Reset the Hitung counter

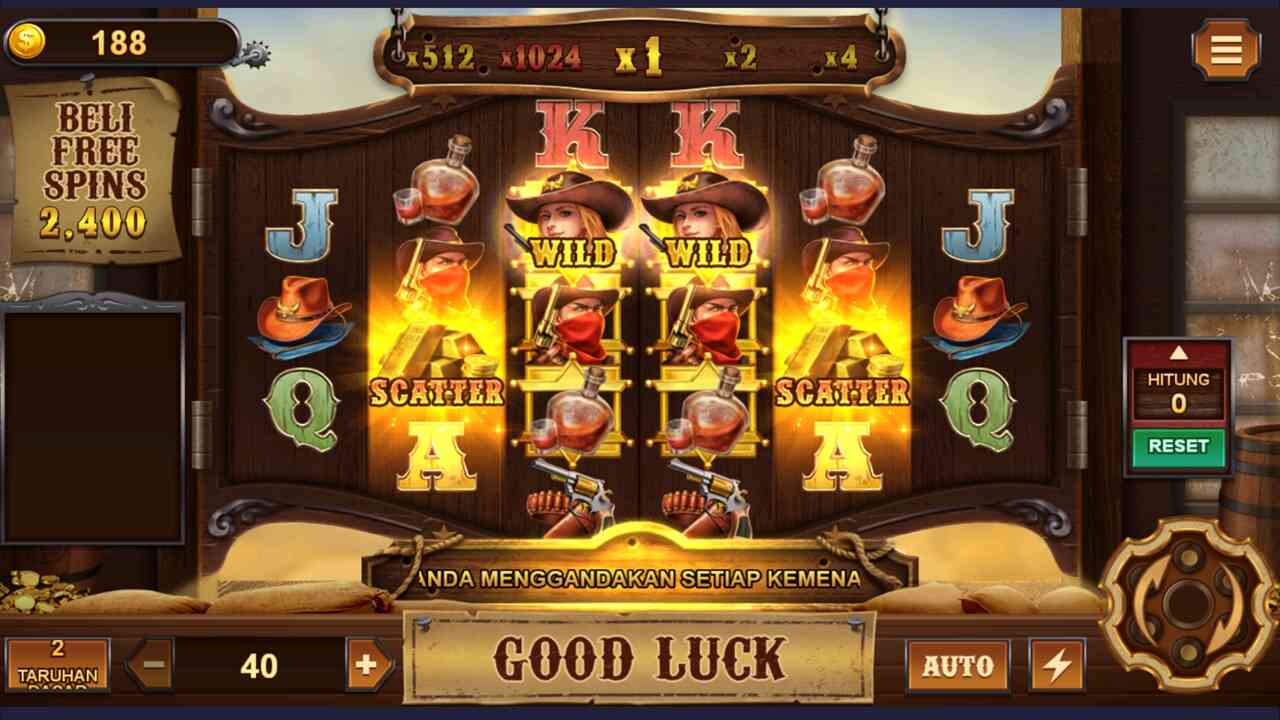[1178, 446]
